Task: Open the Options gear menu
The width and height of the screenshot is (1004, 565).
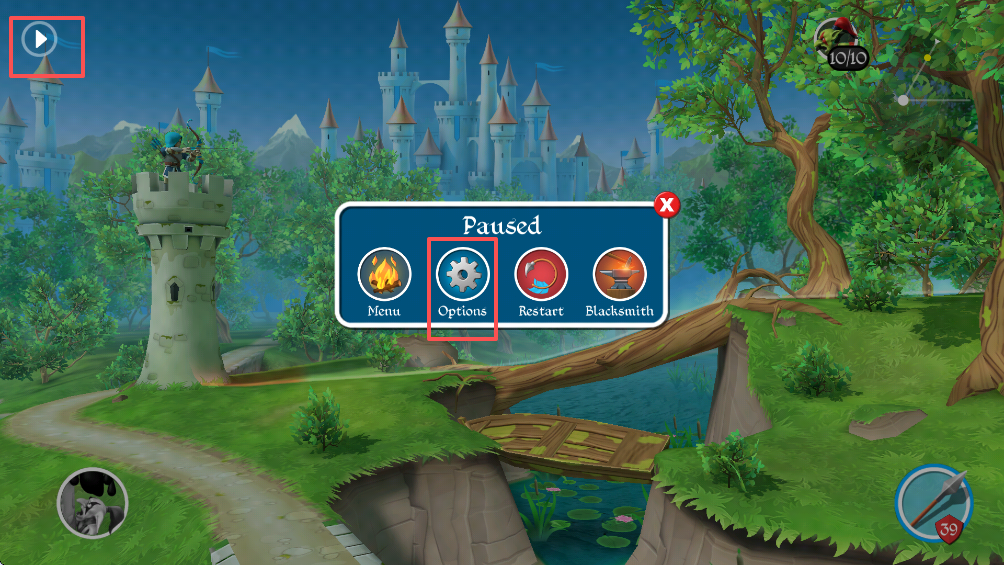Action: click(462, 275)
